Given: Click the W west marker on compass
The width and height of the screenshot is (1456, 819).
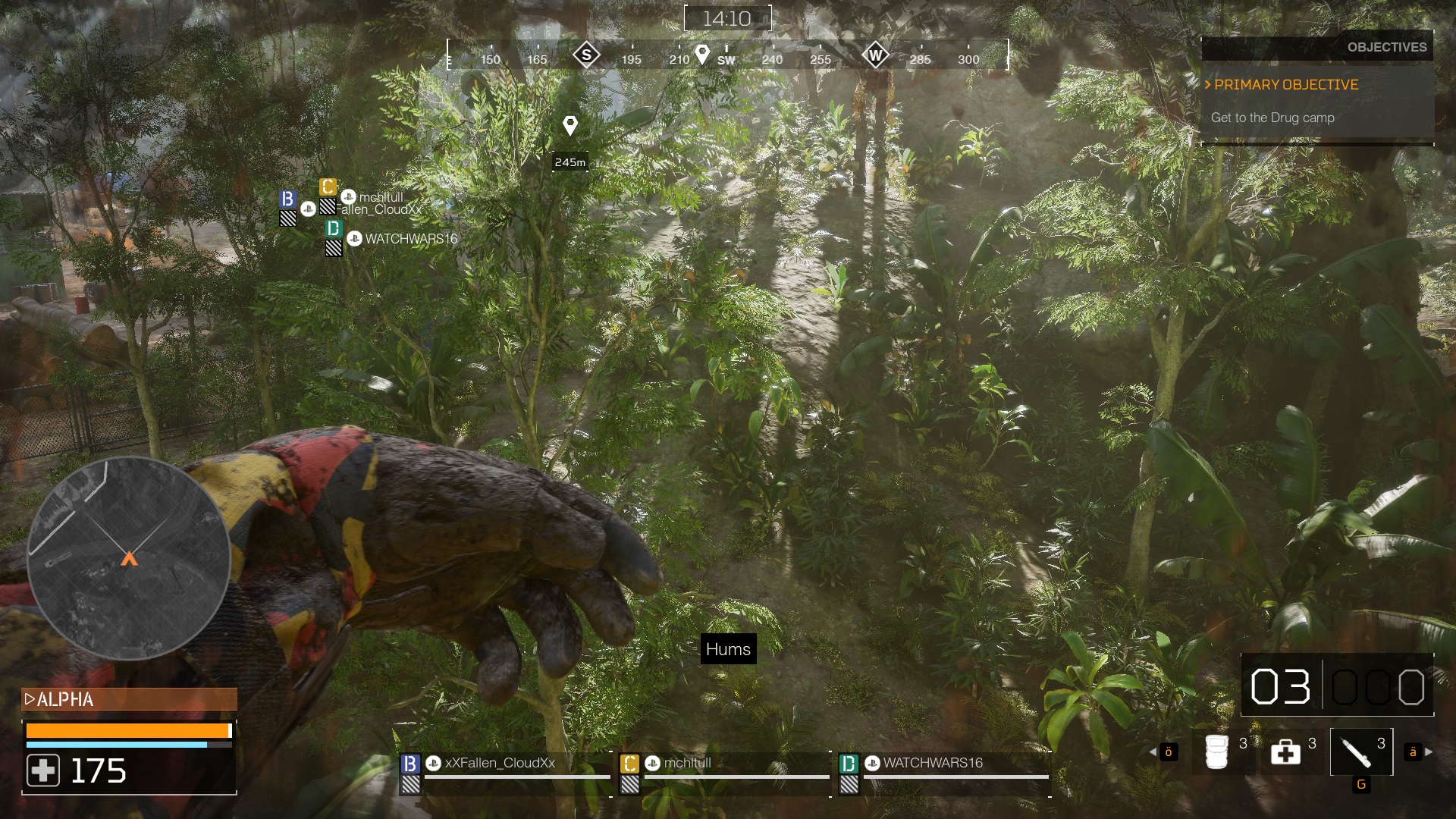Looking at the screenshot, I should (x=875, y=55).
